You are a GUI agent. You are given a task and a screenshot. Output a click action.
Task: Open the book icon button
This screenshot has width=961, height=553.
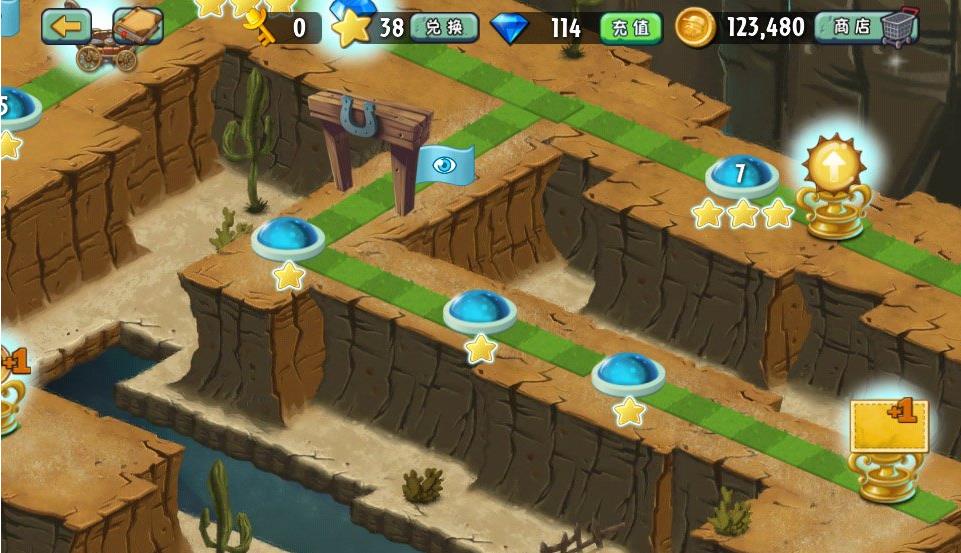[x=138, y=26]
